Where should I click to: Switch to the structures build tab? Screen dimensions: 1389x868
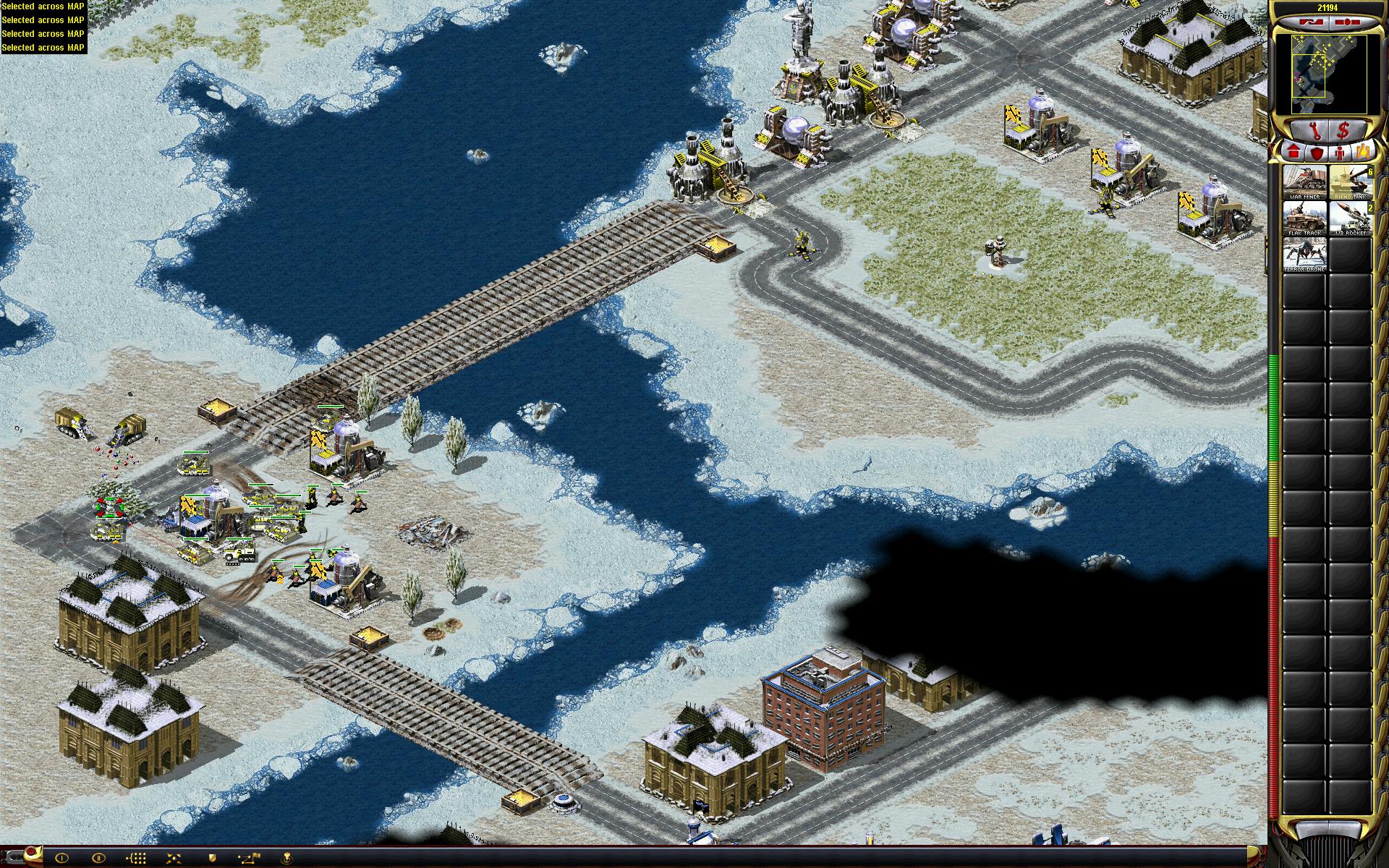(x=1294, y=153)
